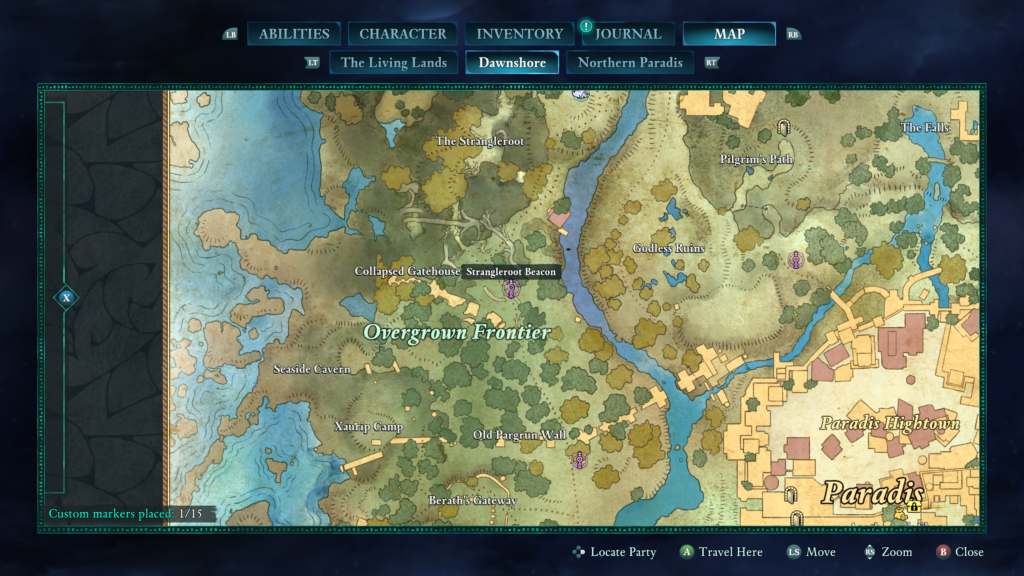
Task: Click the beacon marker below Old Pargrun Wall
Action: (579, 460)
